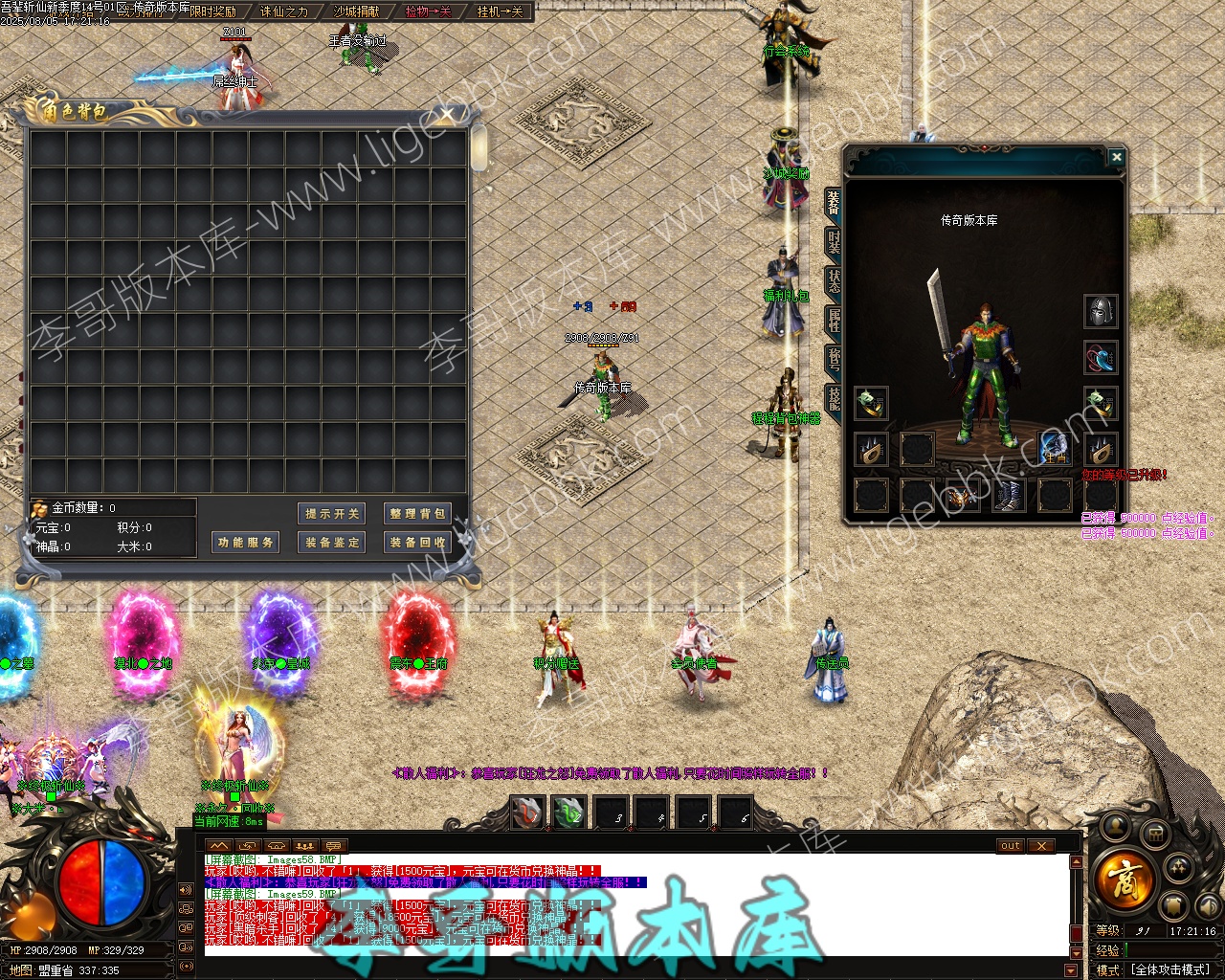Select the equipped necklace slot

[1101, 358]
